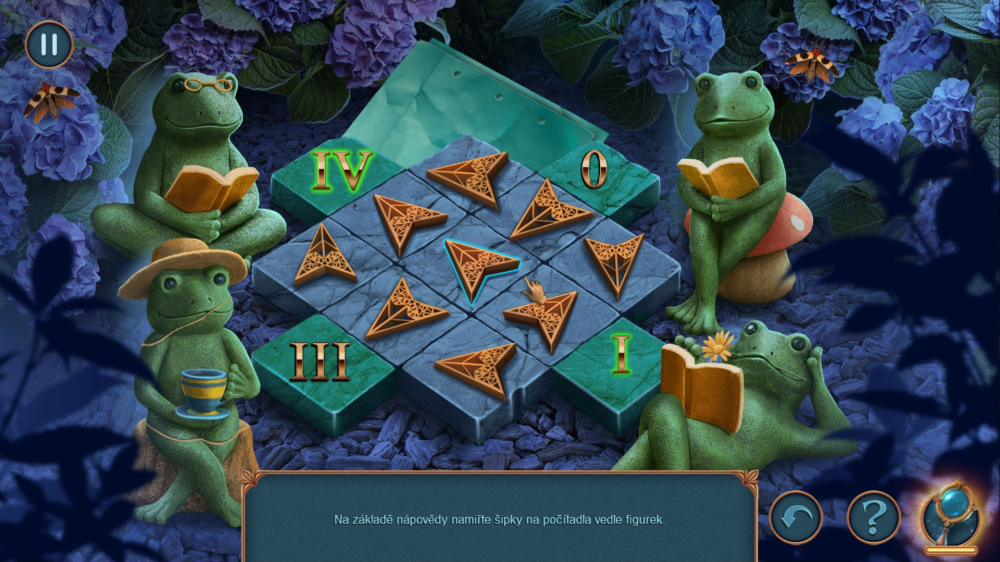Reset the puzzle with the curved arrow button
Image resolution: width=1000 pixels, height=562 pixels.
(x=795, y=518)
